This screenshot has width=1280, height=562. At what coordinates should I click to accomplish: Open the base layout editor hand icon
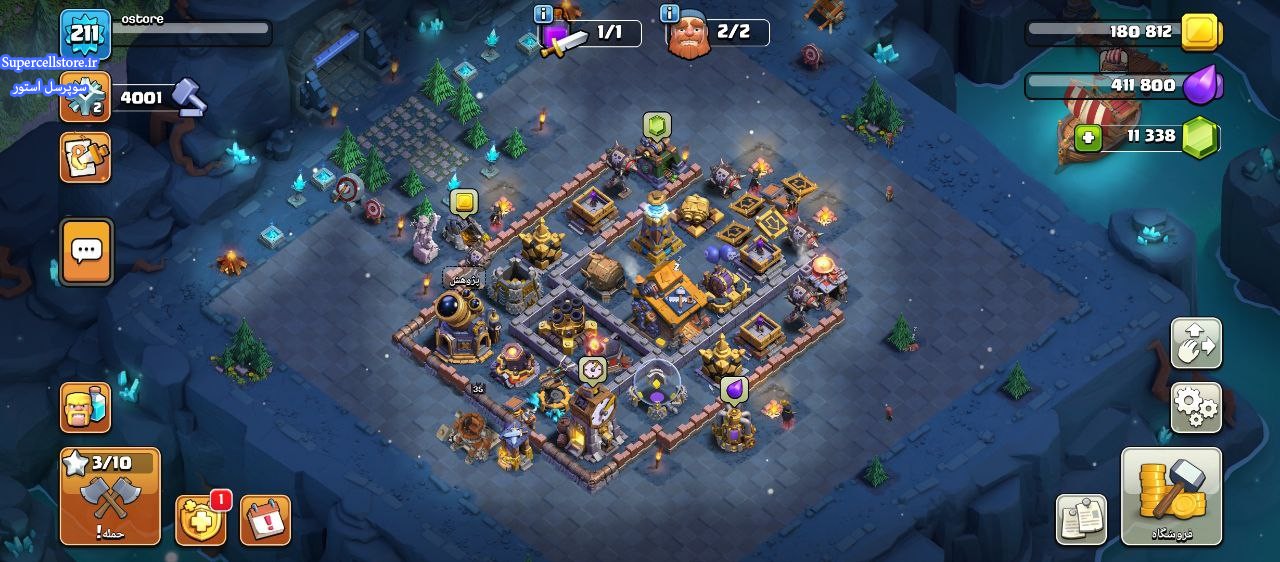1196,344
